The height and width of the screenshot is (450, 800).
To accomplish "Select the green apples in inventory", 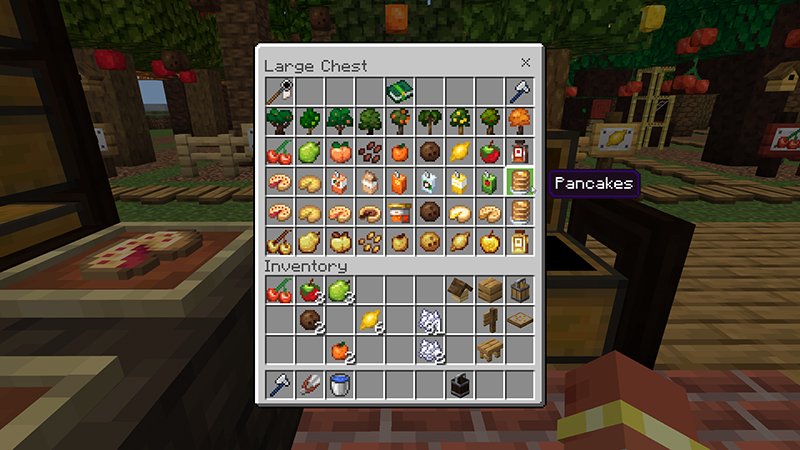I will [x=340, y=291].
